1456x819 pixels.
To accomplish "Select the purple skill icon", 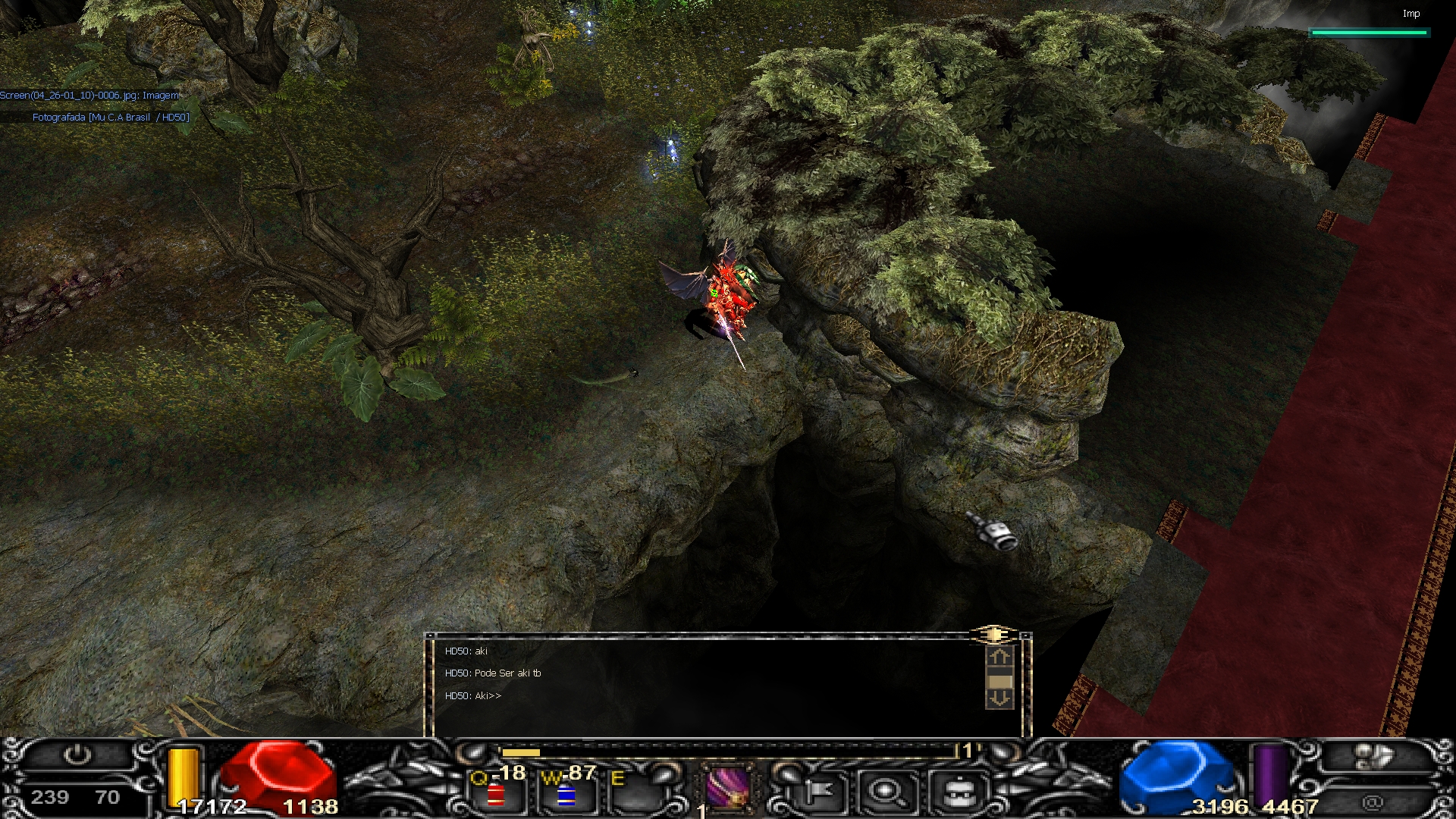I will [x=727, y=789].
